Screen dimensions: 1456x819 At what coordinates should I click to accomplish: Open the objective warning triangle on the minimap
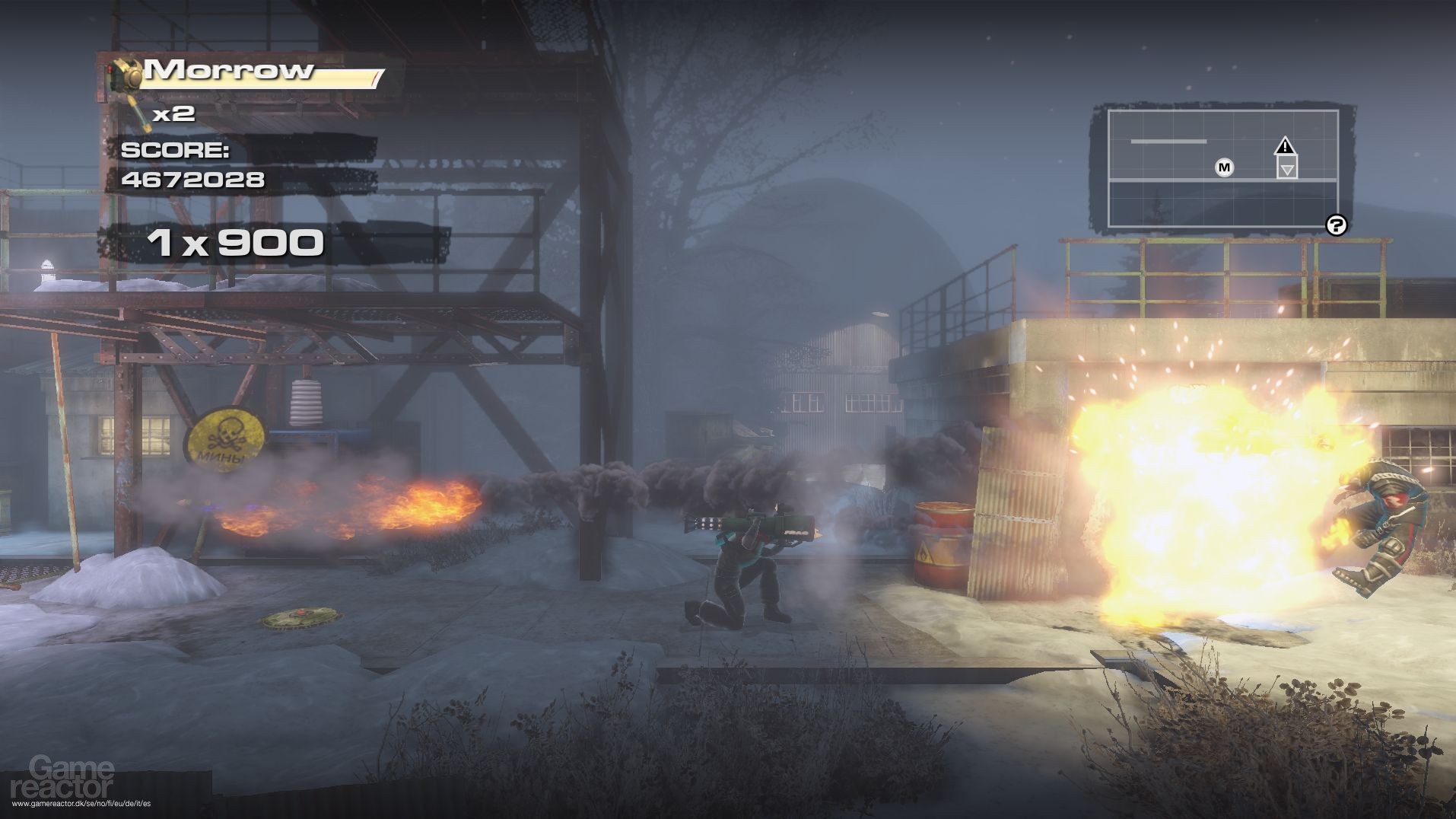(1286, 144)
